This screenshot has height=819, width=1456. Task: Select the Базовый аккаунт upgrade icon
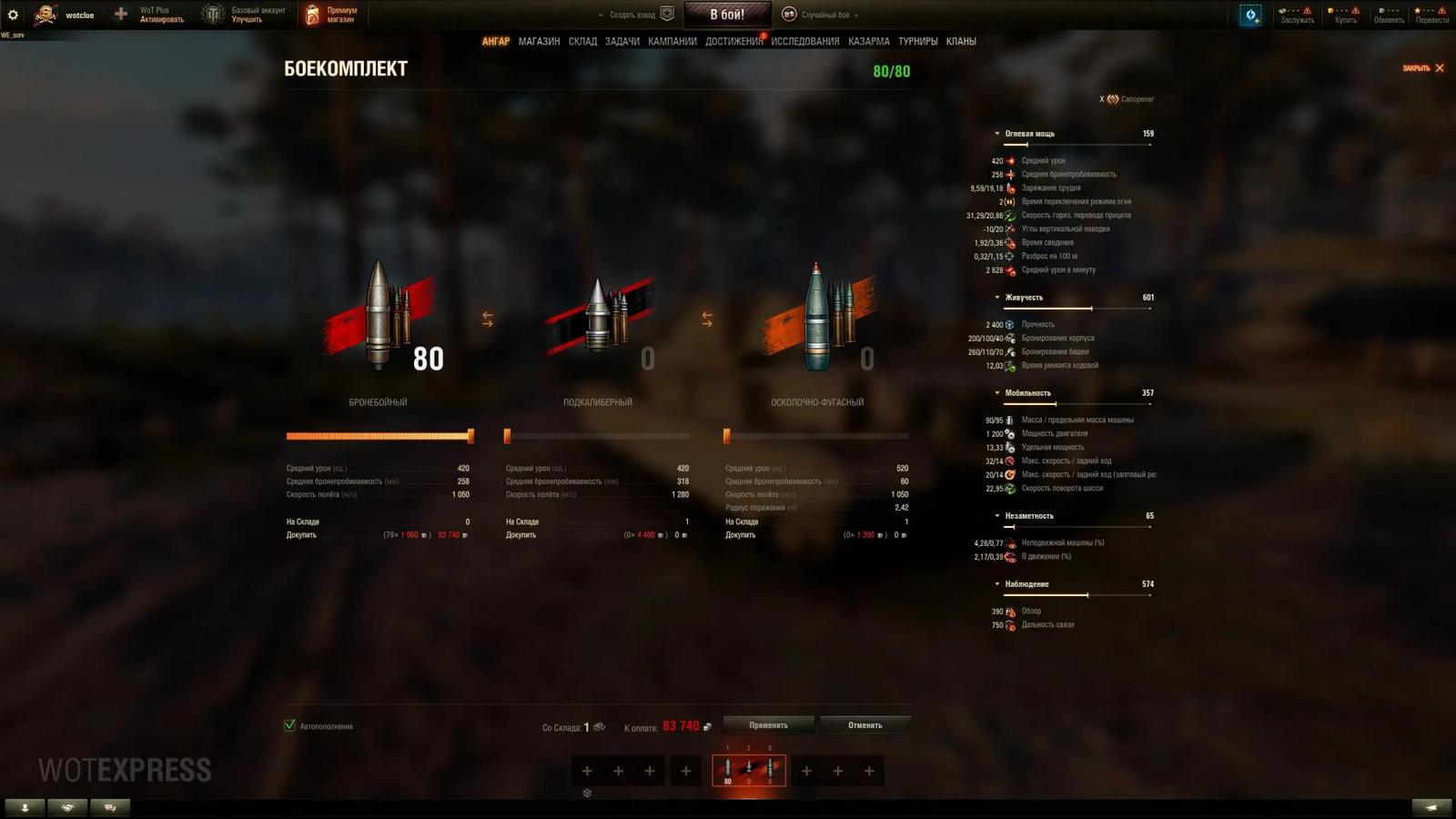tap(215, 13)
